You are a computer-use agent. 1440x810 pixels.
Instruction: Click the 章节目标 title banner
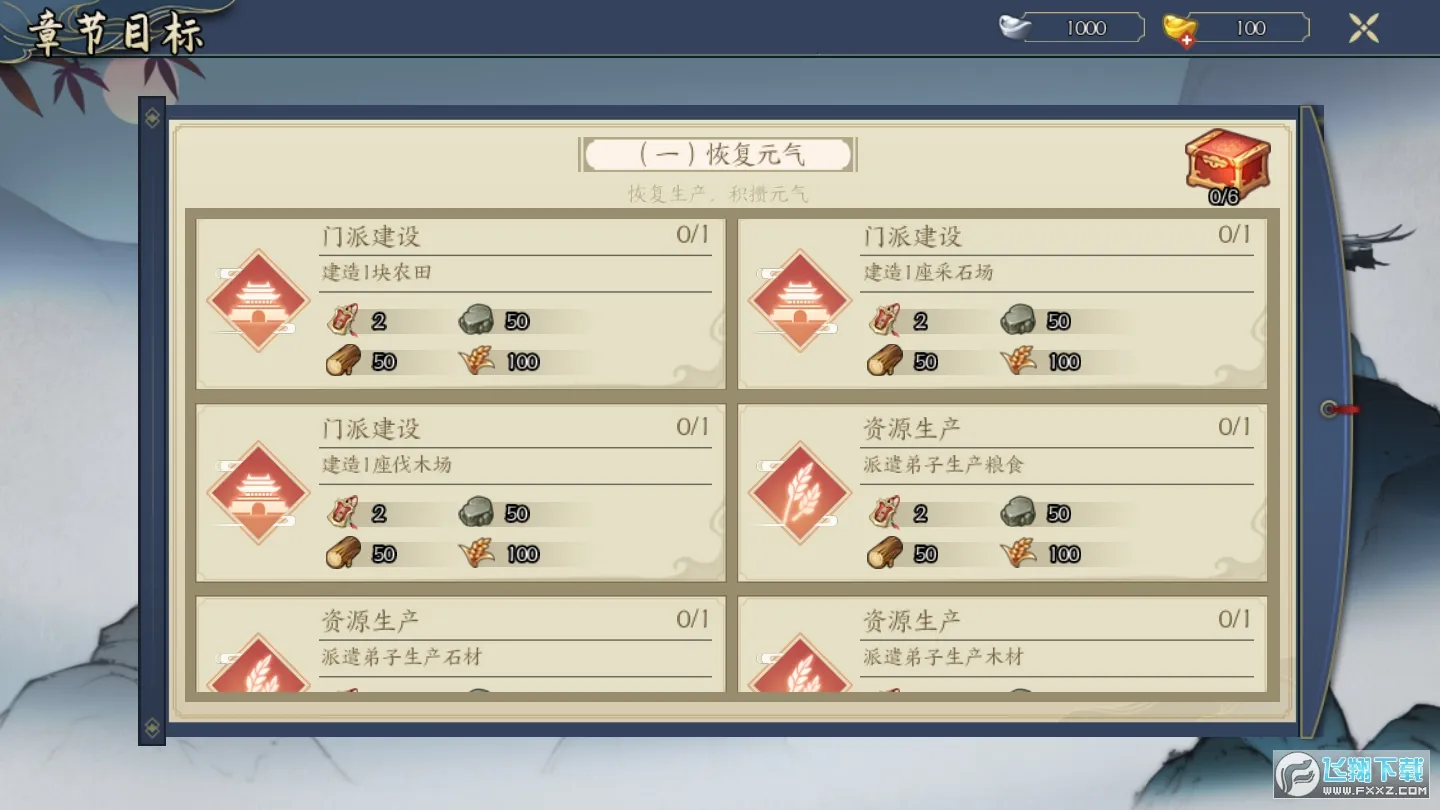(x=115, y=30)
